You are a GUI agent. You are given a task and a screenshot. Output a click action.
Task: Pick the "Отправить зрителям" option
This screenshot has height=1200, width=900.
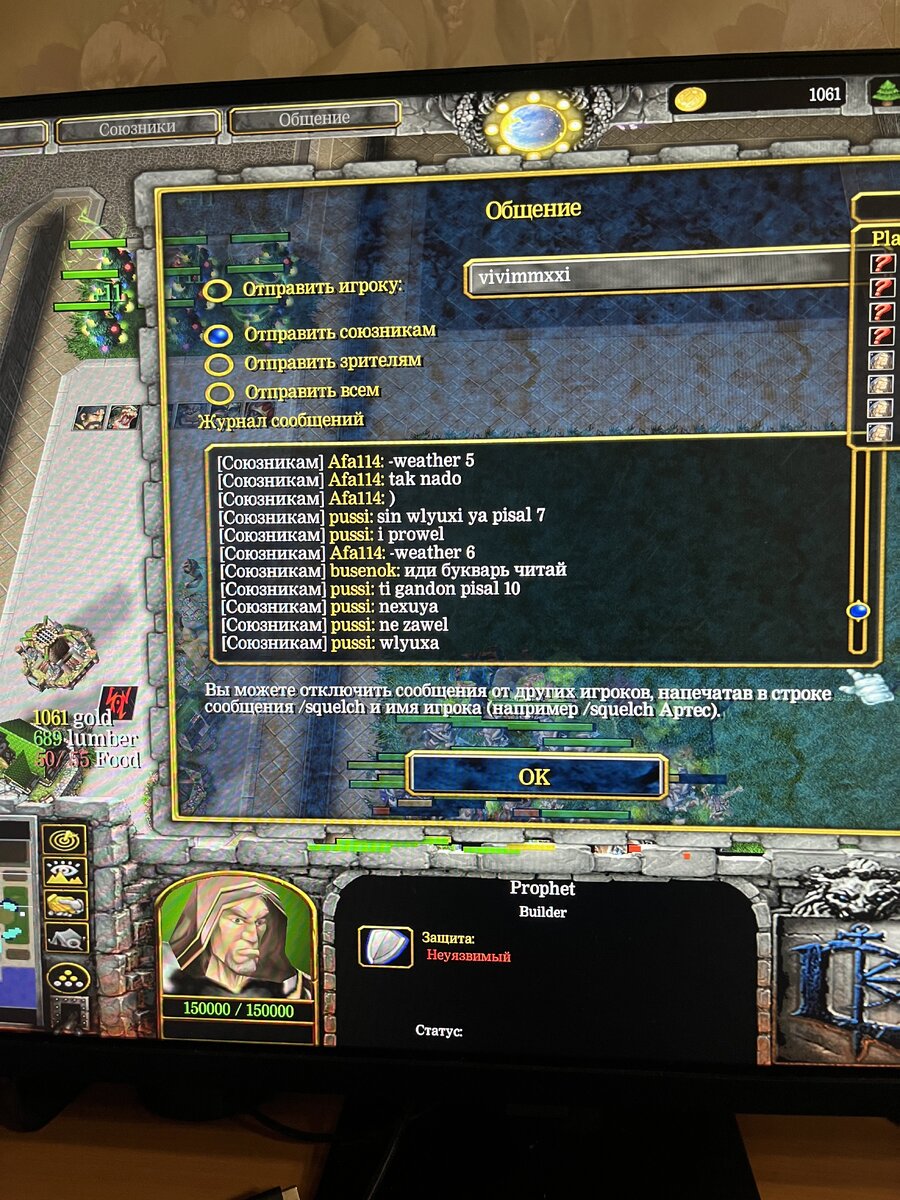click(219, 364)
